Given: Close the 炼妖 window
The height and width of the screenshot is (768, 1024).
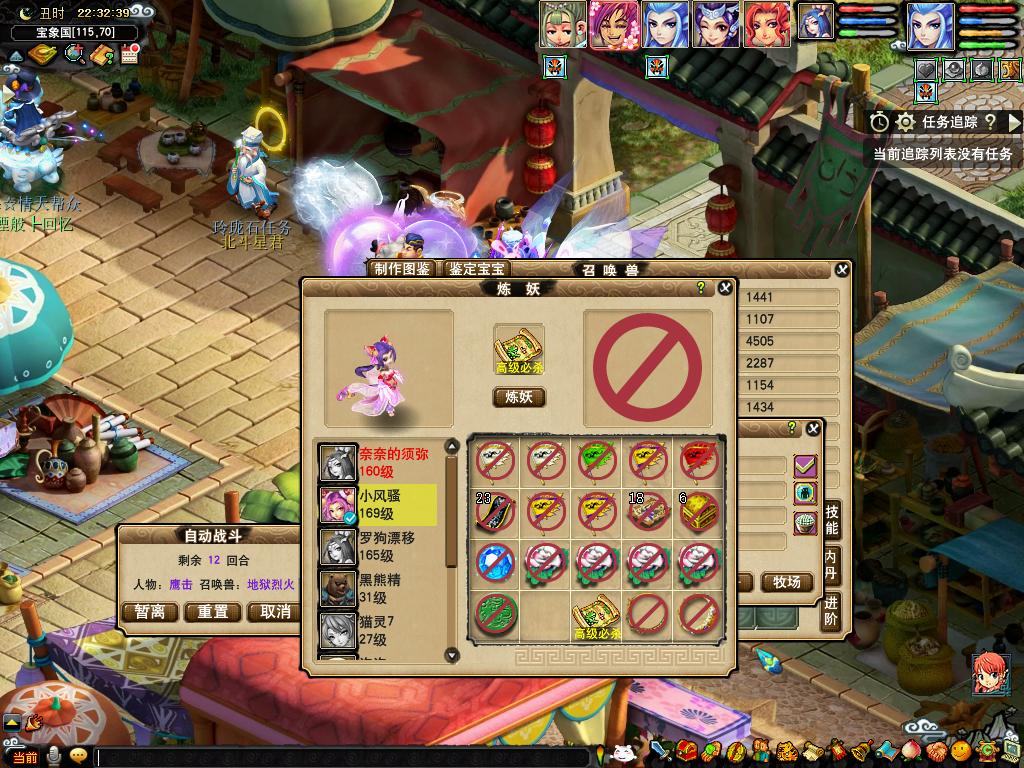Looking at the screenshot, I should 725,288.
